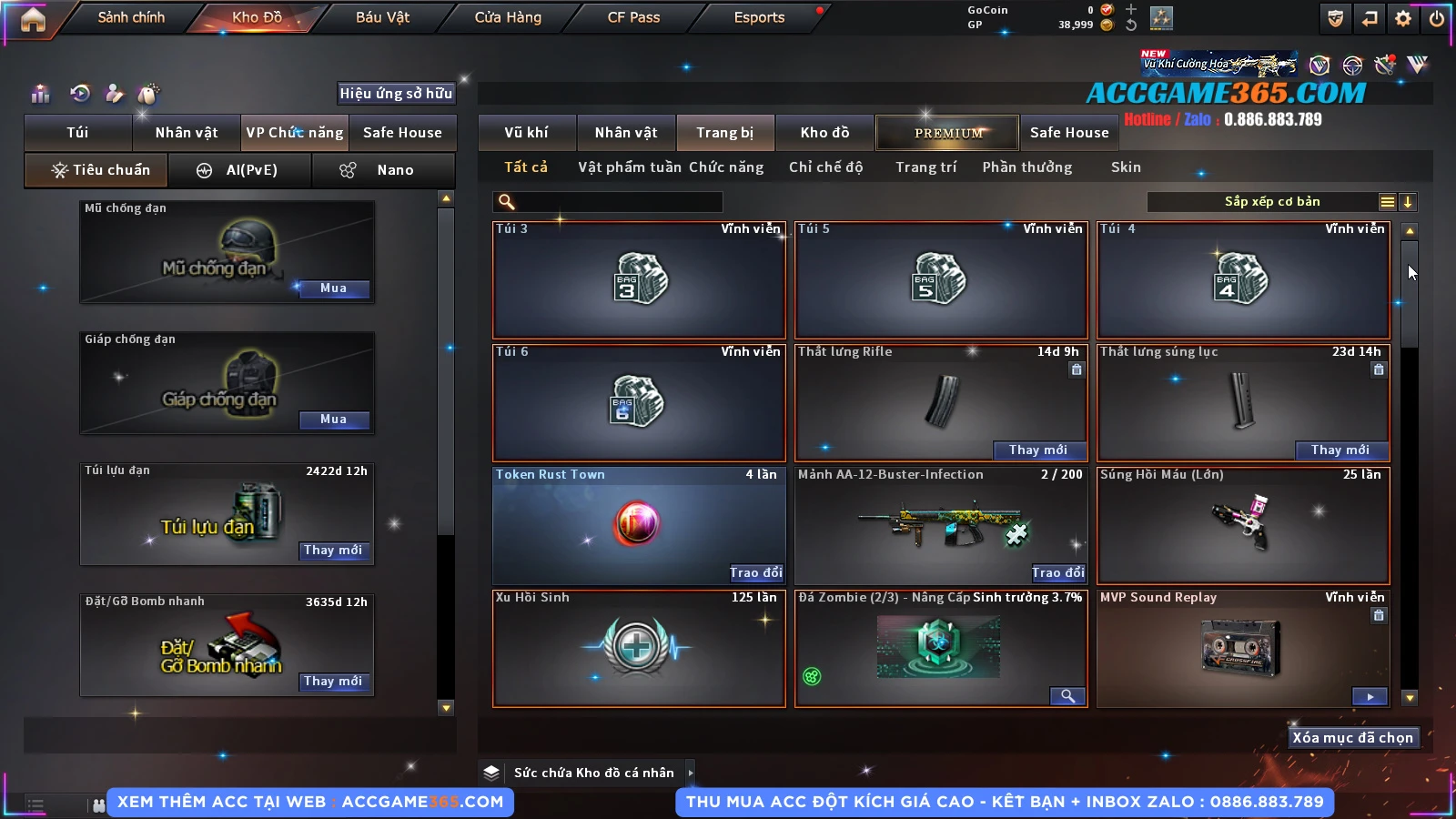Buy the Mũ chống đạn helmet
Screen dimensions: 1456x819
333,288
